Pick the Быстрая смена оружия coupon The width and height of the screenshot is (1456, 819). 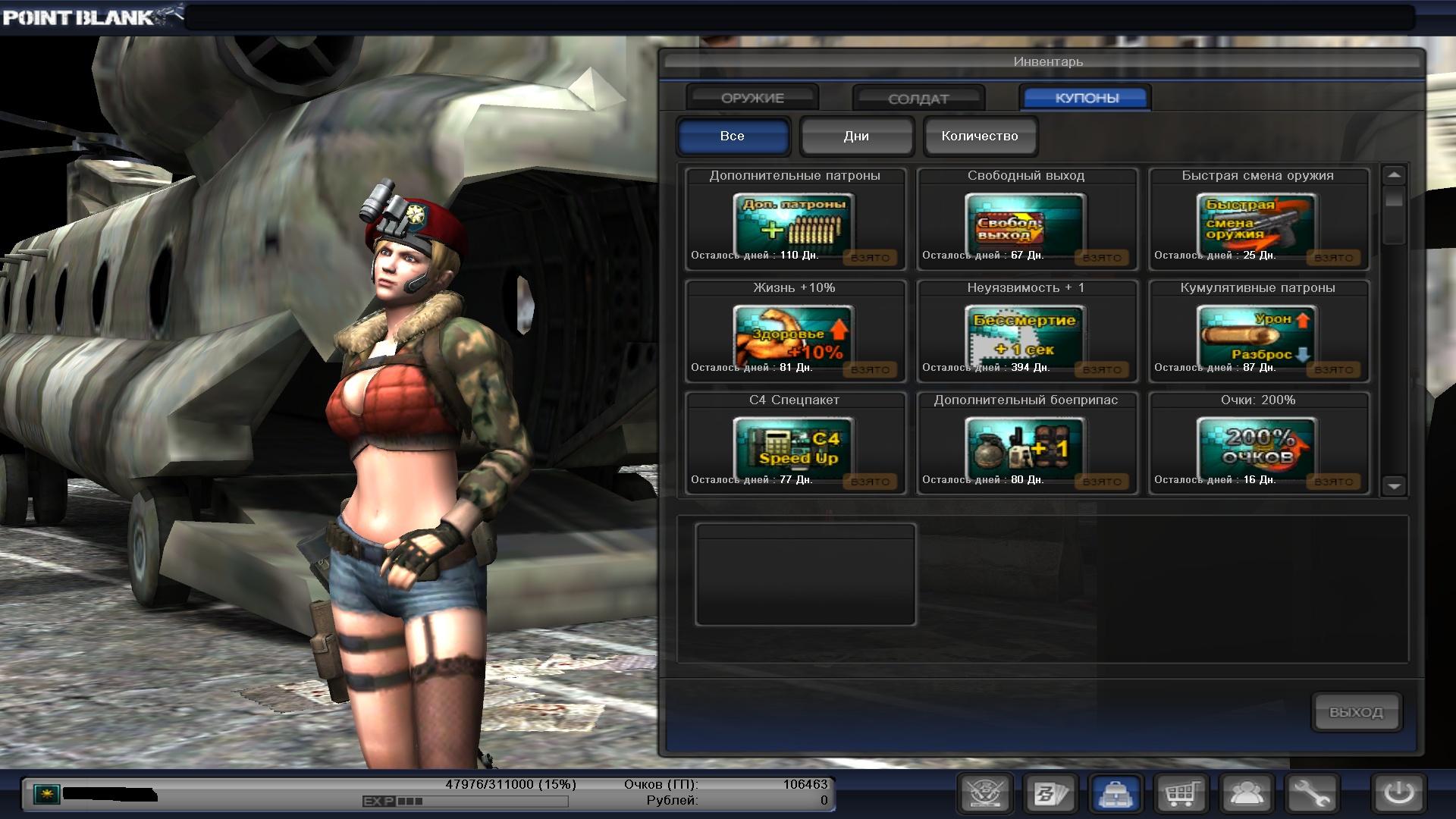tap(1258, 220)
